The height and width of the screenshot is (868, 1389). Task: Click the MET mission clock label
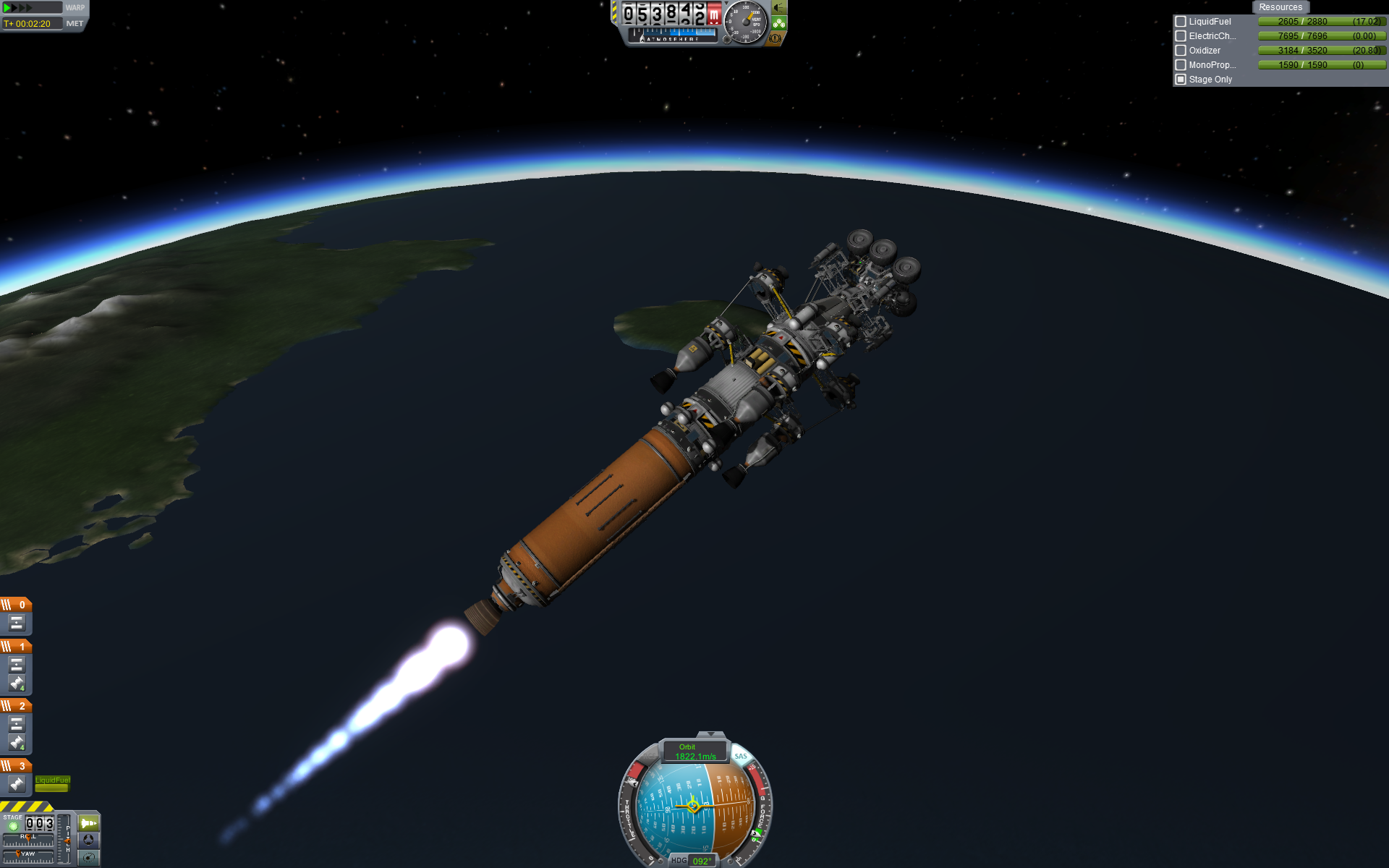click(x=75, y=24)
